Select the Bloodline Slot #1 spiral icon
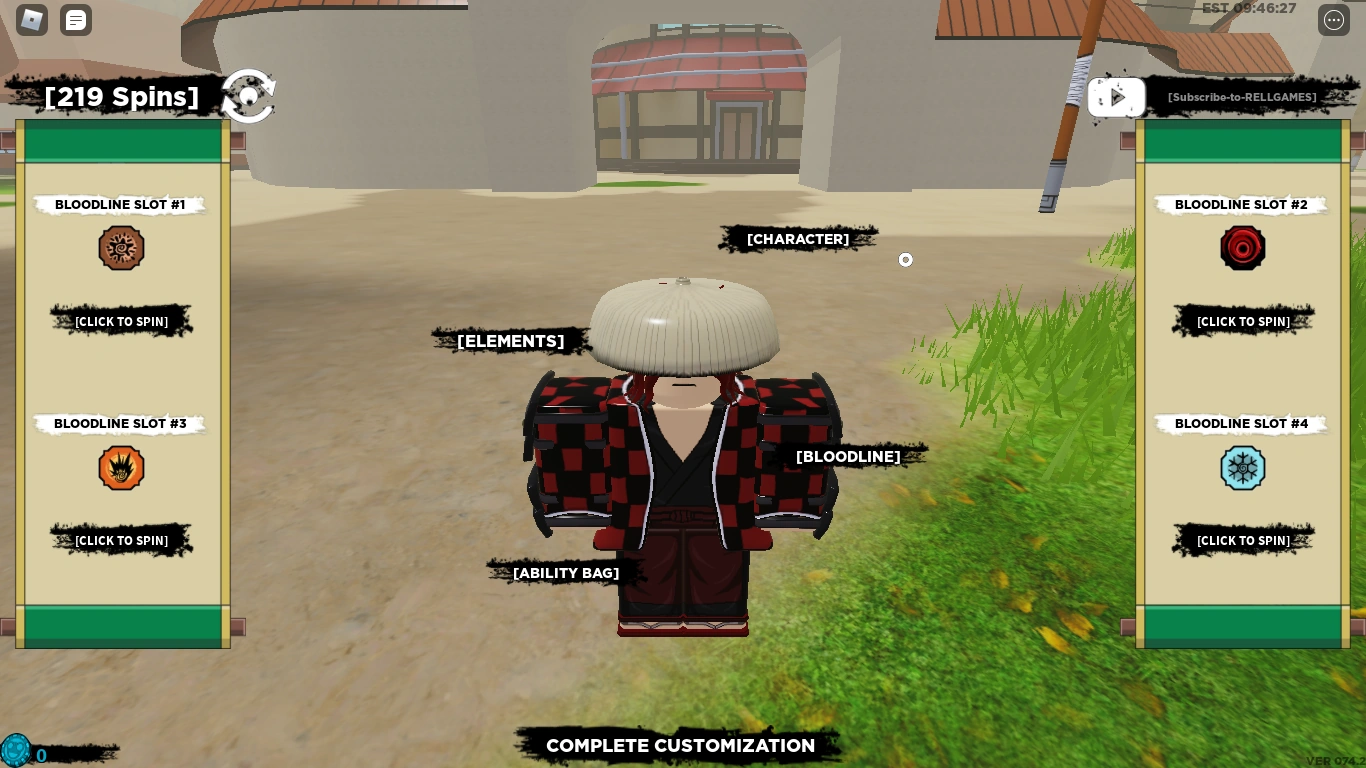The height and width of the screenshot is (768, 1366). [121, 247]
